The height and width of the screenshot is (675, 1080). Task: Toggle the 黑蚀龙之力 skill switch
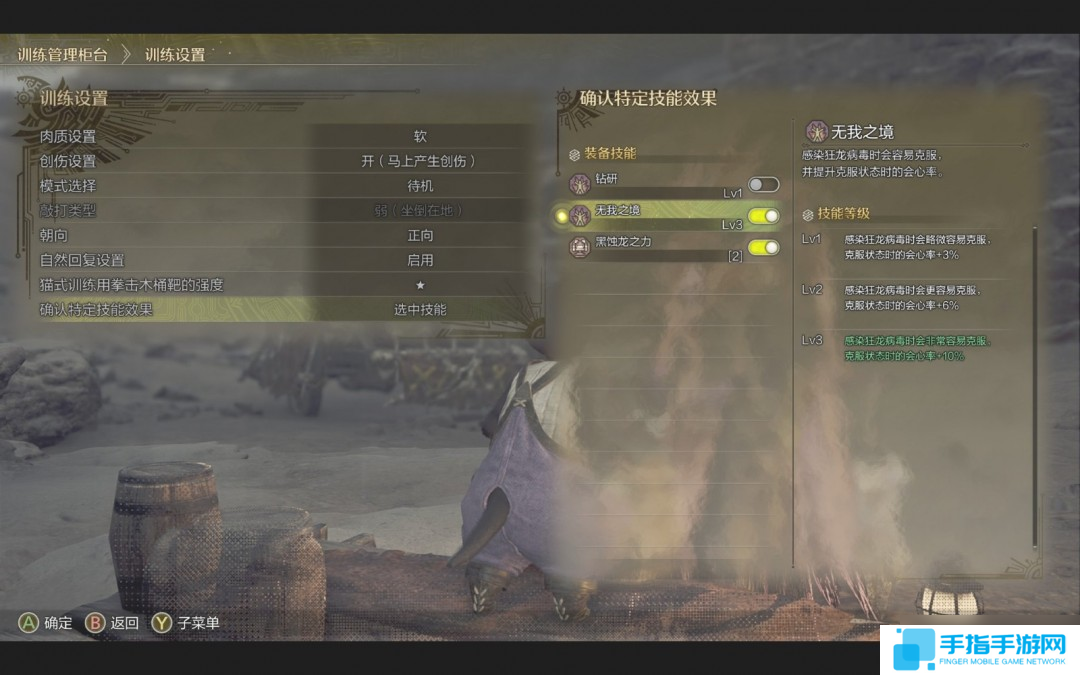click(763, 247)
